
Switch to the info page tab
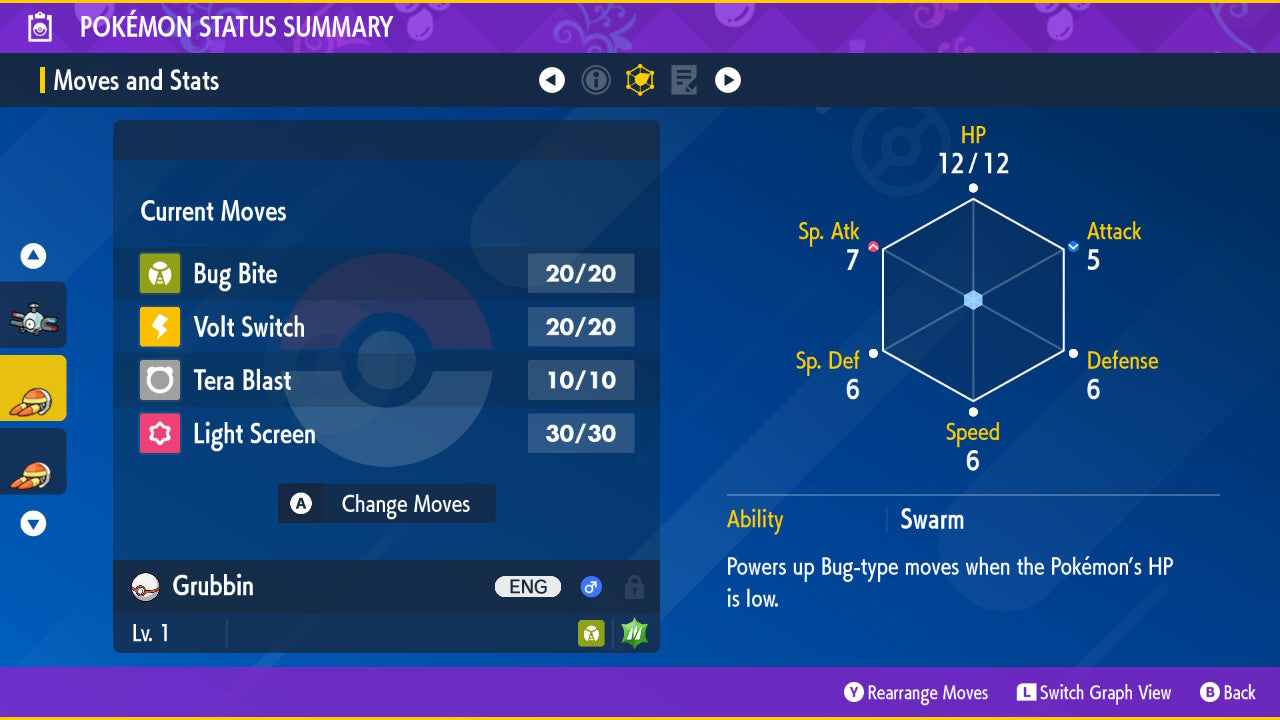(596, 80)
